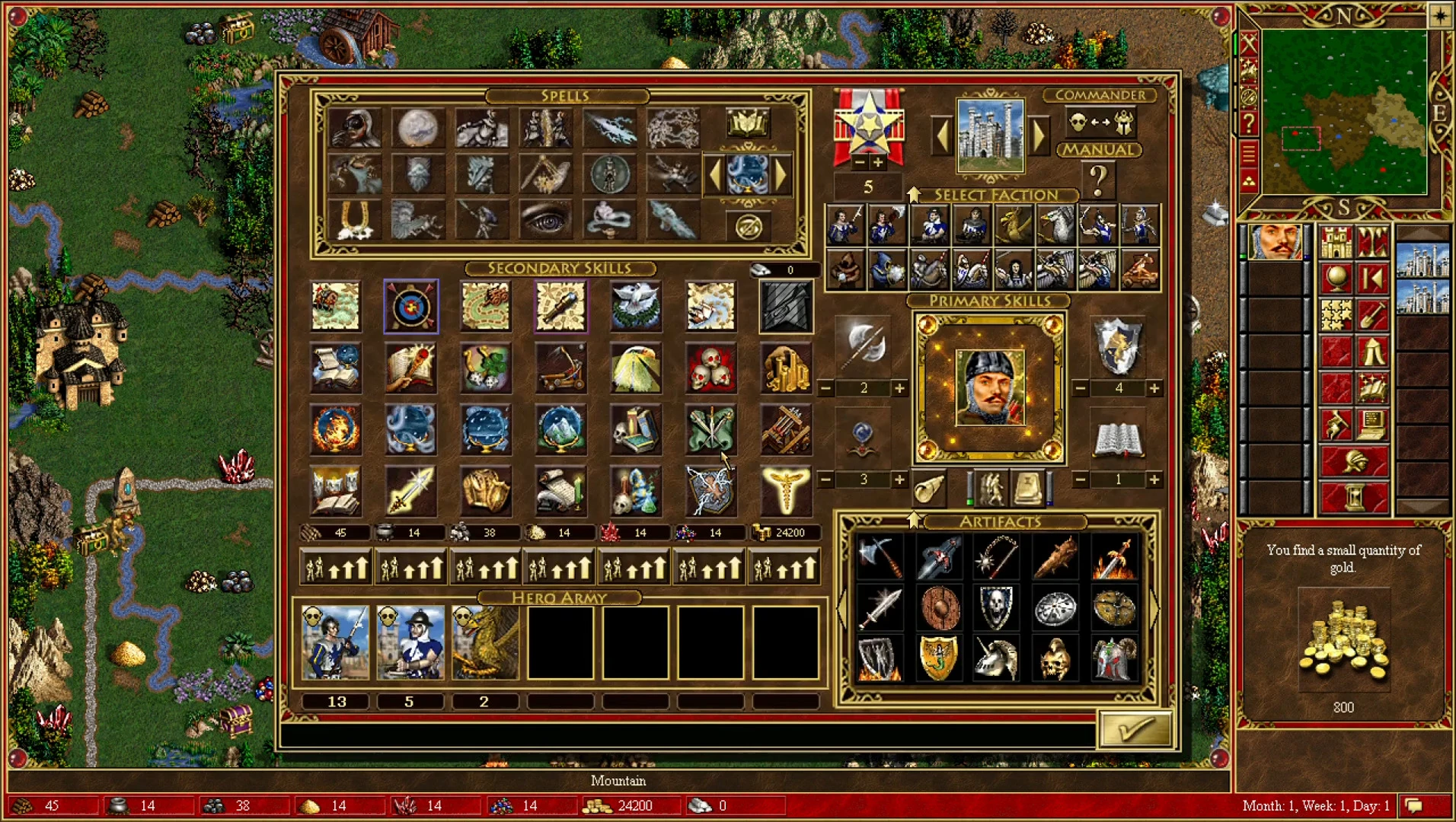Increase hero level with plus stepper
This screenshot has width=1456, height=822.
point(877,162)
